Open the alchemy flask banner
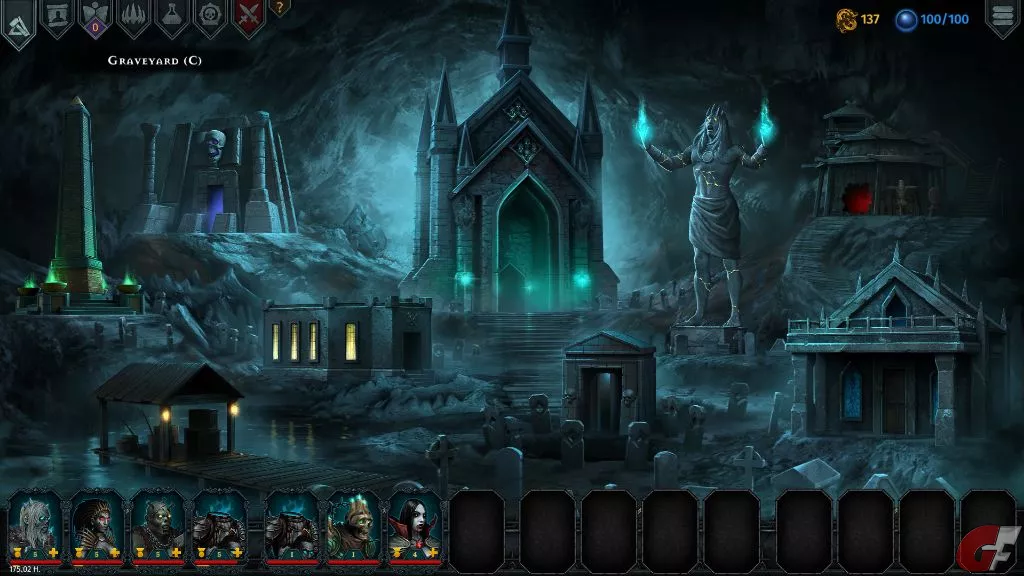This screenshot has width=1024, height=576. pos(172,17)
